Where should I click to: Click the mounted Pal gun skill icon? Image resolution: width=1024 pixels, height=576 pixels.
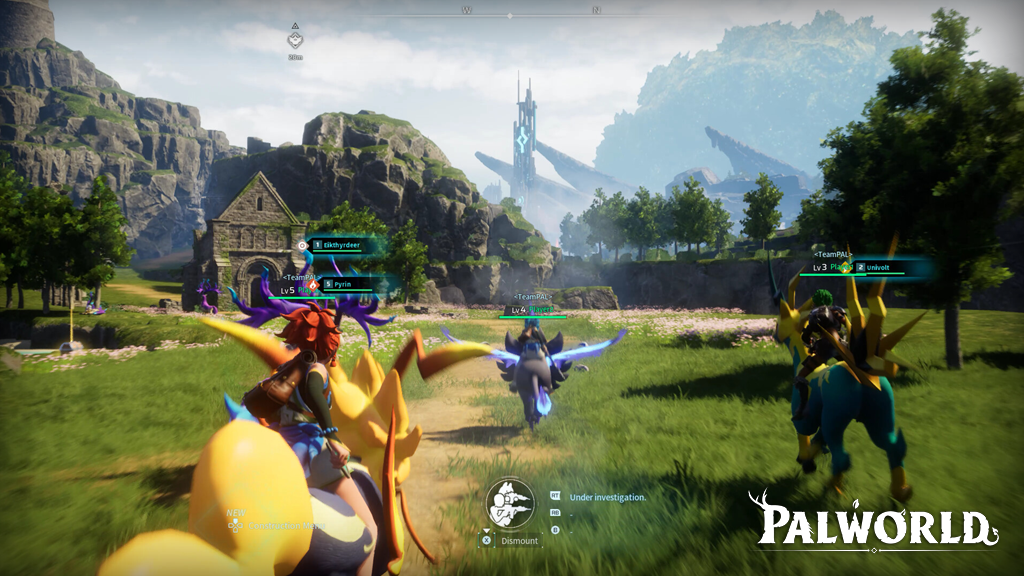pyautogui.click(x=509, y=502)
